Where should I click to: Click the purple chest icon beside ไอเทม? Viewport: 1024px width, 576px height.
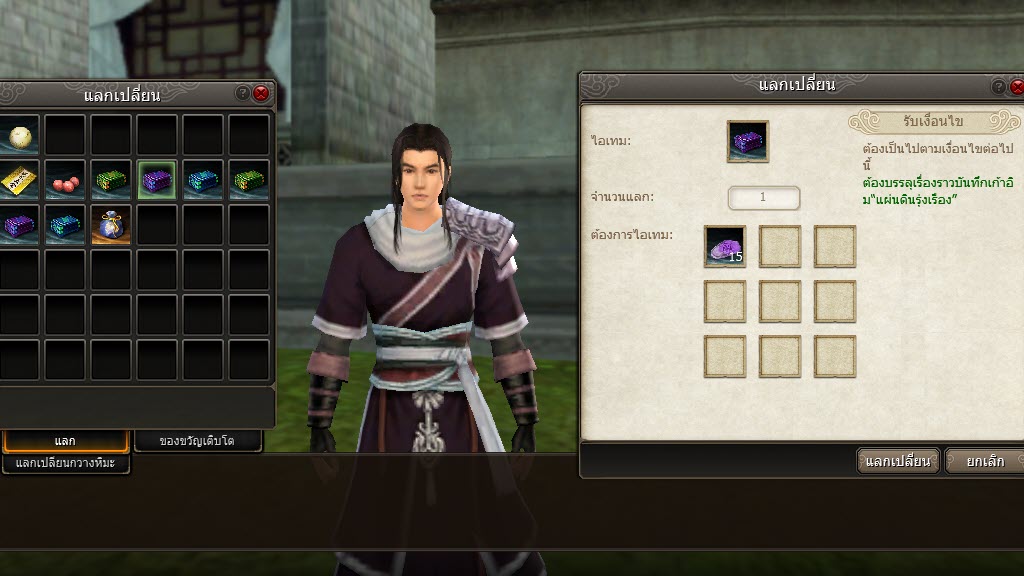[747, 141]
